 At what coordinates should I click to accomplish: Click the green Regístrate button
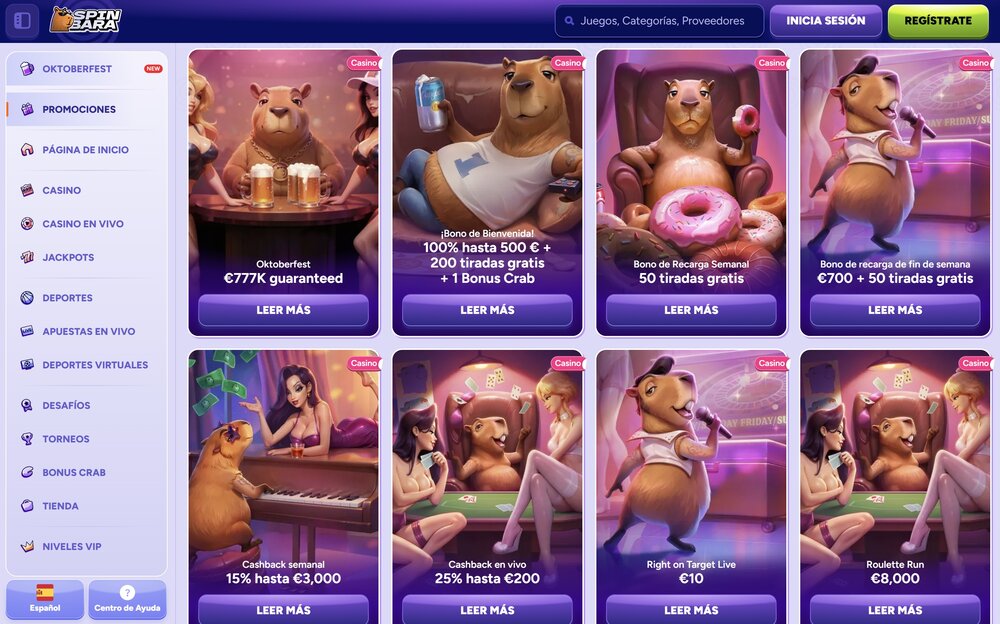tap(937, 21)
